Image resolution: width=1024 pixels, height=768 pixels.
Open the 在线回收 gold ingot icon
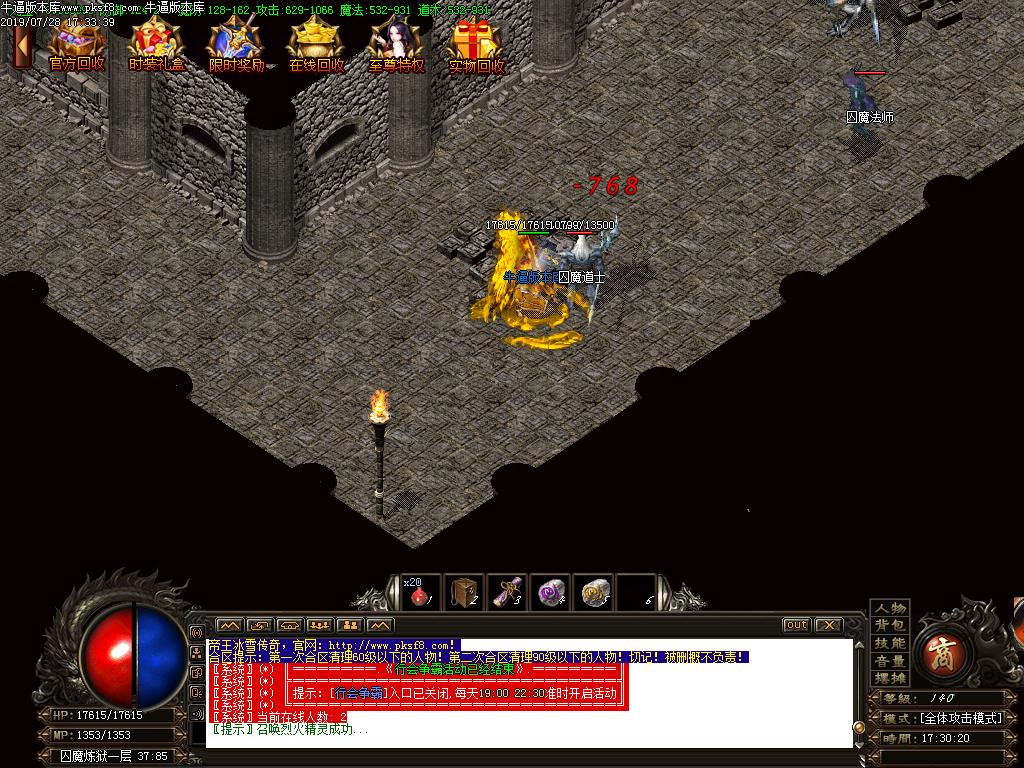[x=317, y=45]
